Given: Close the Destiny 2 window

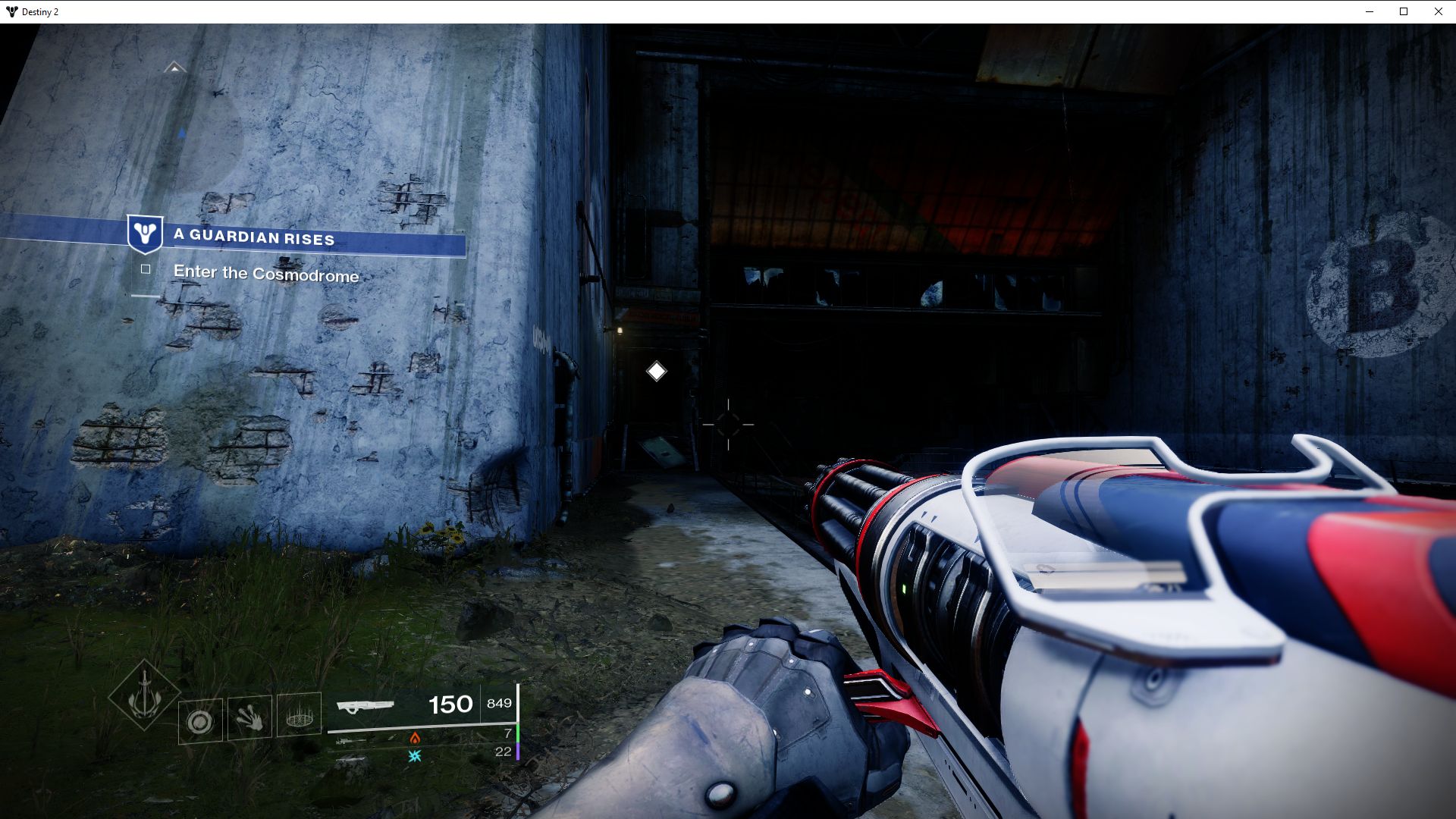Looking at the screenshot, I should (x=1439, y=11).
